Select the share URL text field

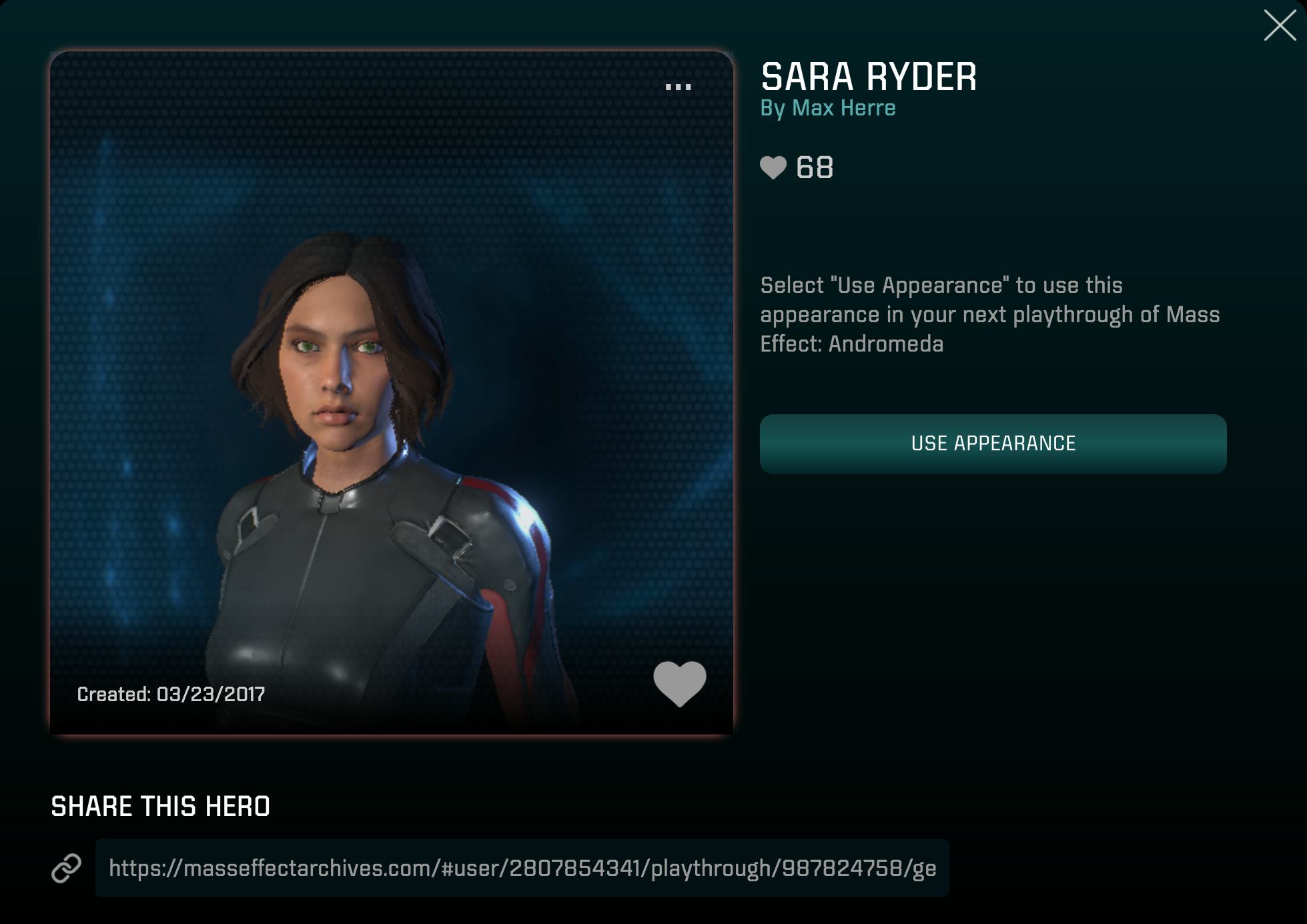[522, 868]
